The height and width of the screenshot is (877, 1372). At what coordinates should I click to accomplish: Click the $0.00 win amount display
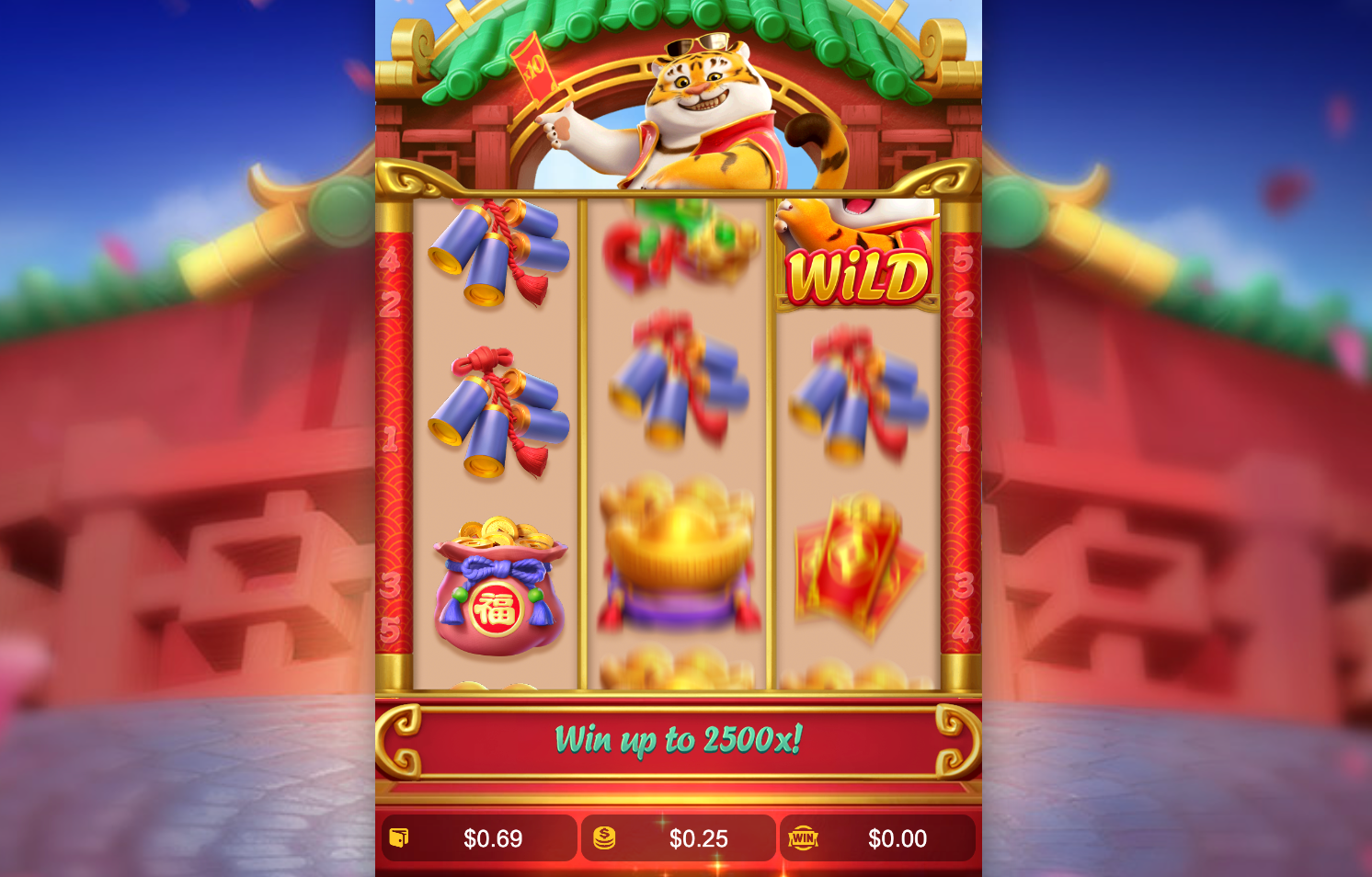pyautogui.click(x=898, y=838)
